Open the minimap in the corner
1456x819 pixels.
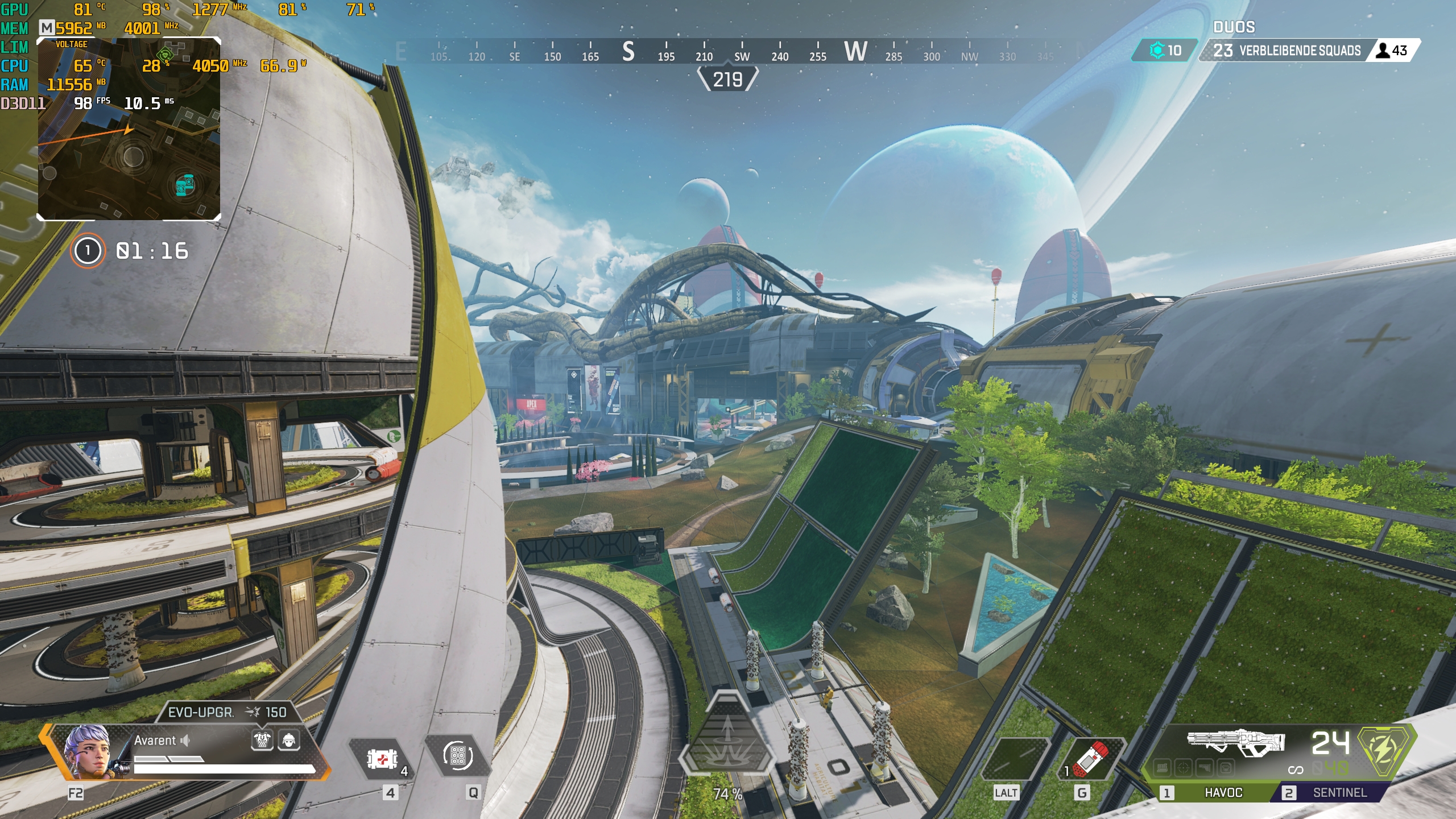pyautogui.click(x=129, y=129)
